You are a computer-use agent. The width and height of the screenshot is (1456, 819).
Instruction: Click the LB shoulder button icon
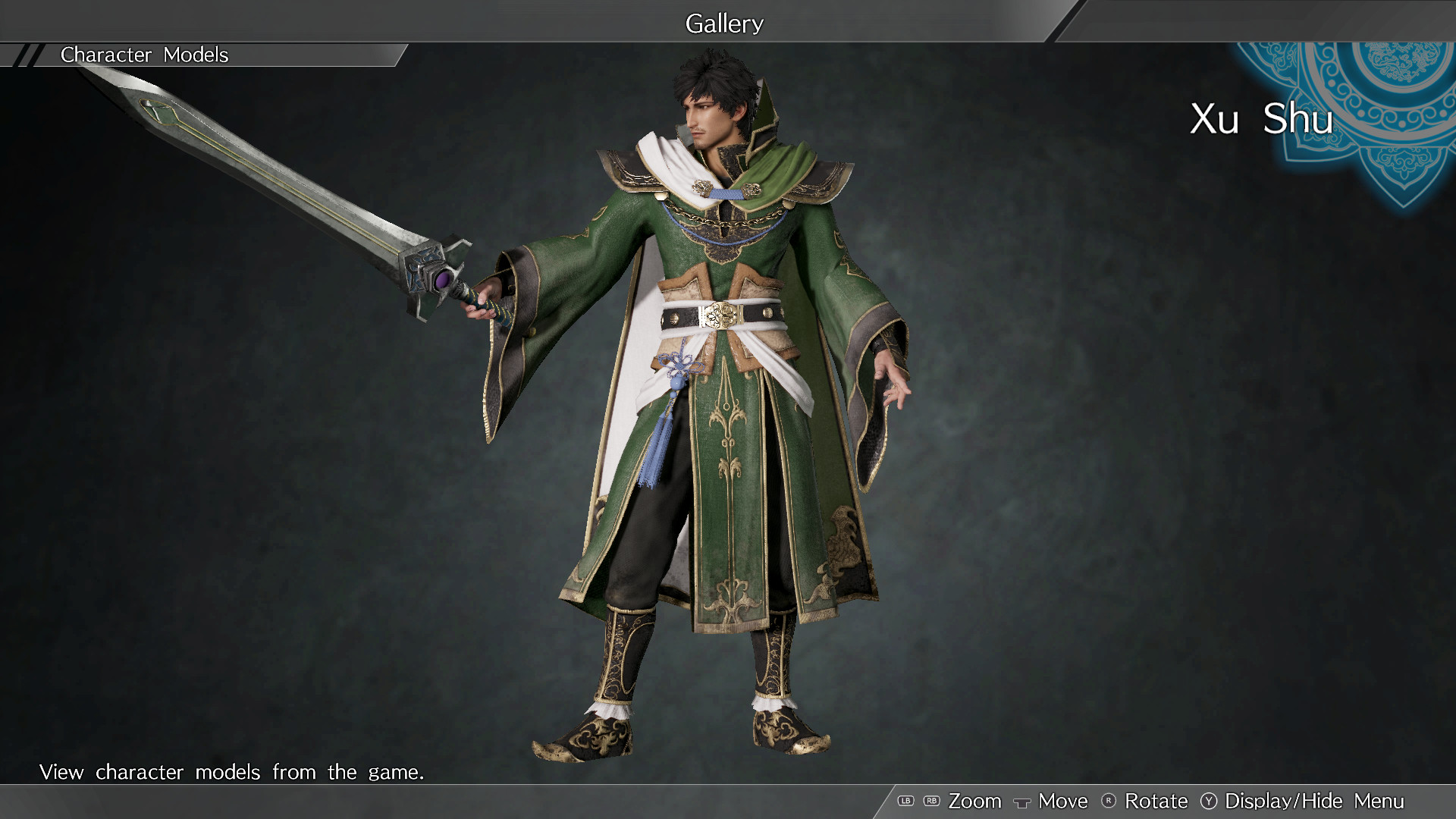coord(905,801)
